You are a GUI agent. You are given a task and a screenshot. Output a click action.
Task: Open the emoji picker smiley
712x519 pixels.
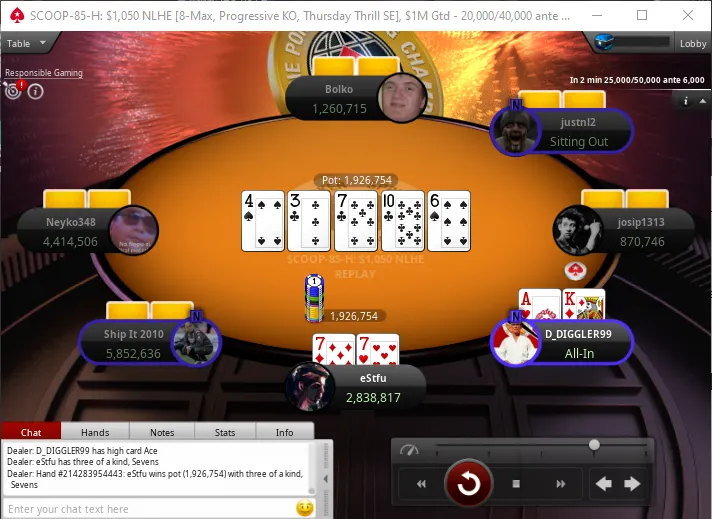304,508
